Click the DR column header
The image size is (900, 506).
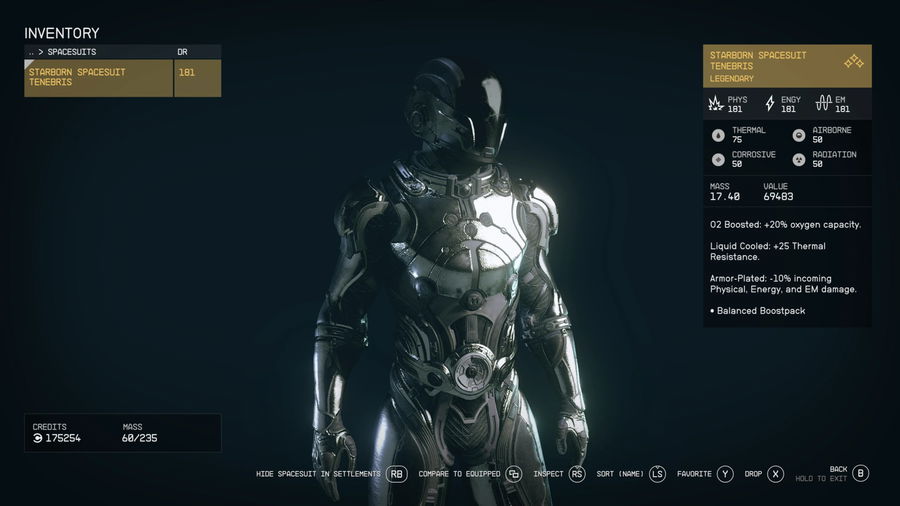[x=182, y=52]
